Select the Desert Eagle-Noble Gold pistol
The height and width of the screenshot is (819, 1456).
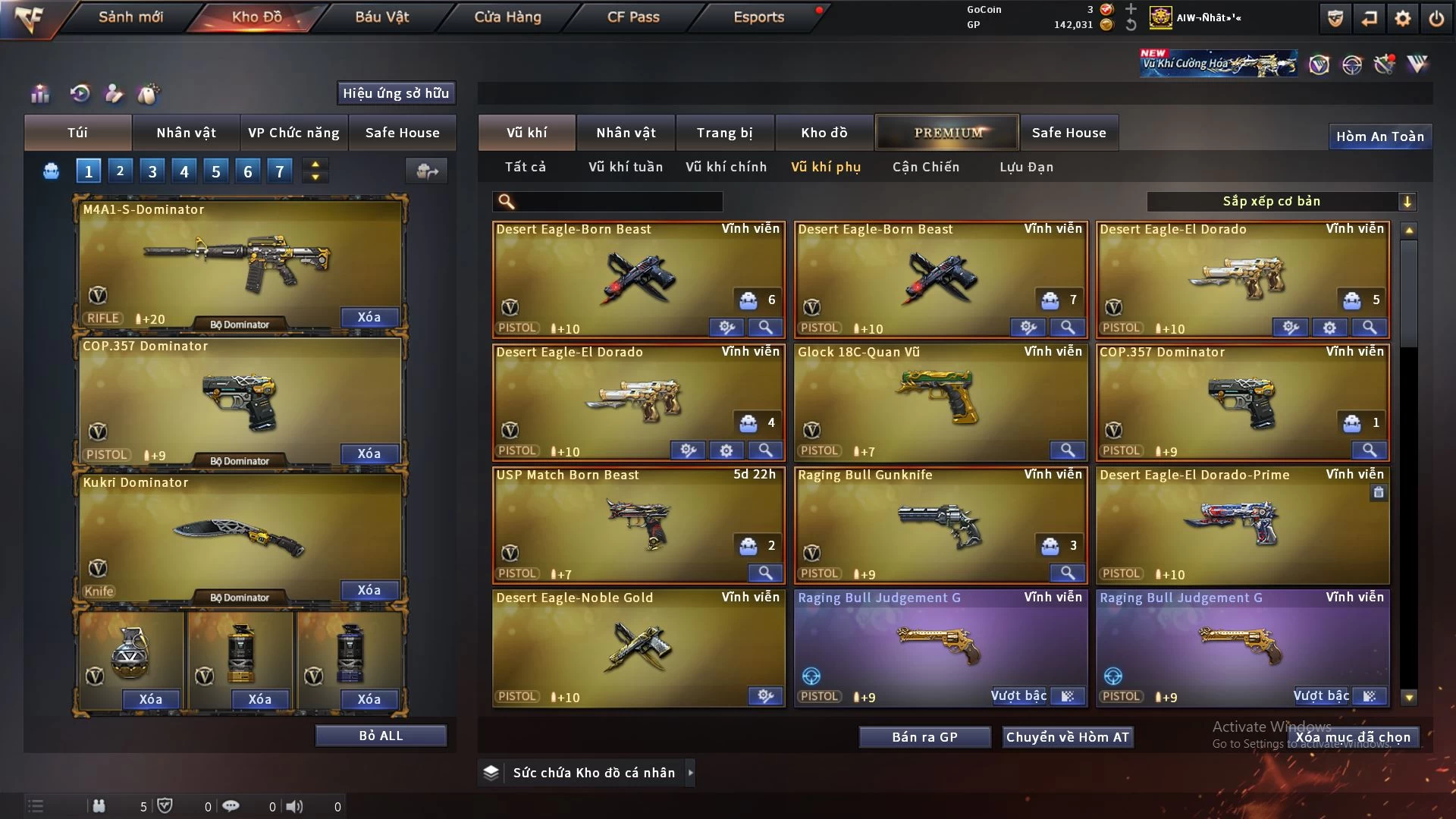point(637,645)
